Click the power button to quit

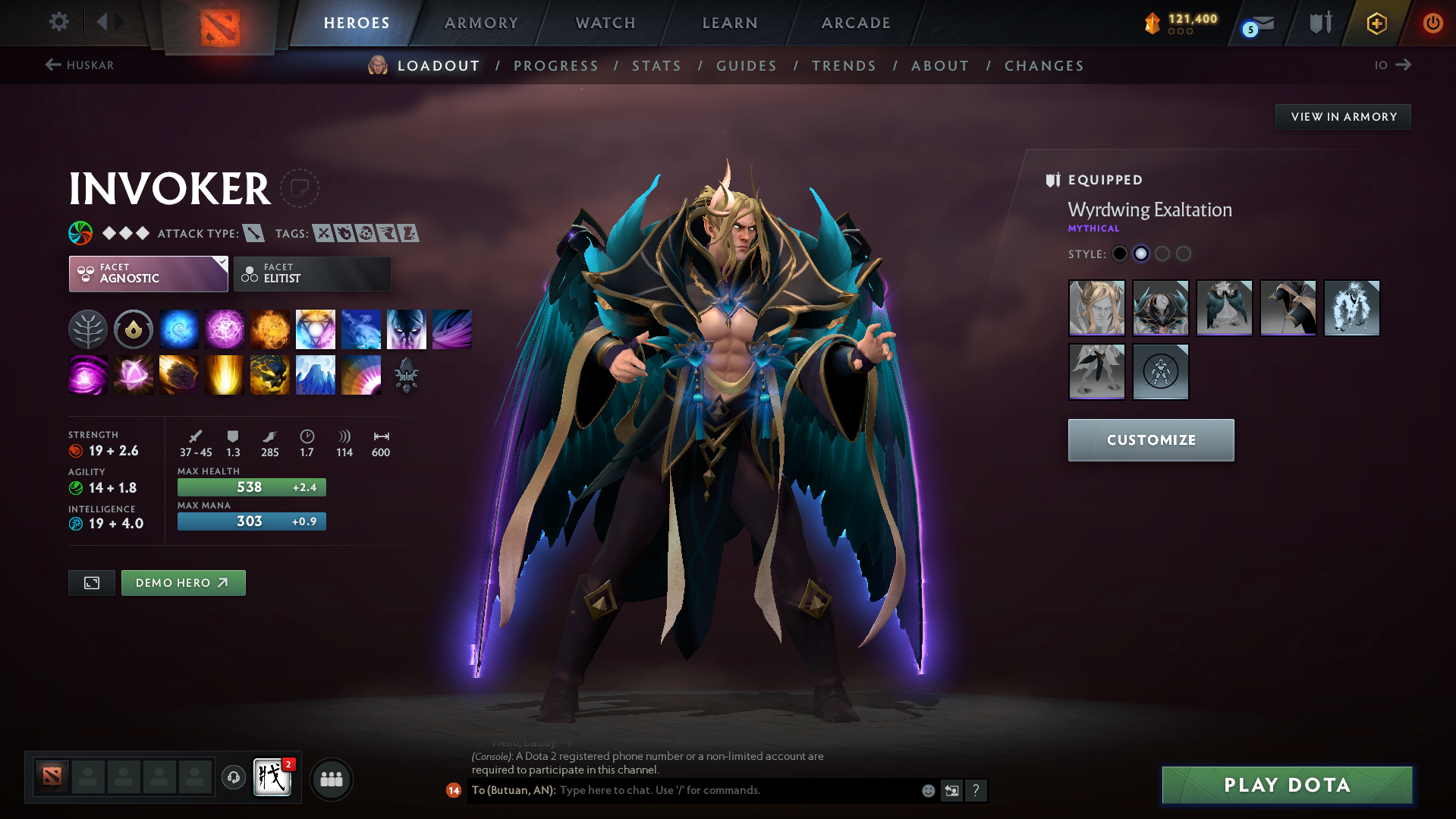click(1432, 23)
